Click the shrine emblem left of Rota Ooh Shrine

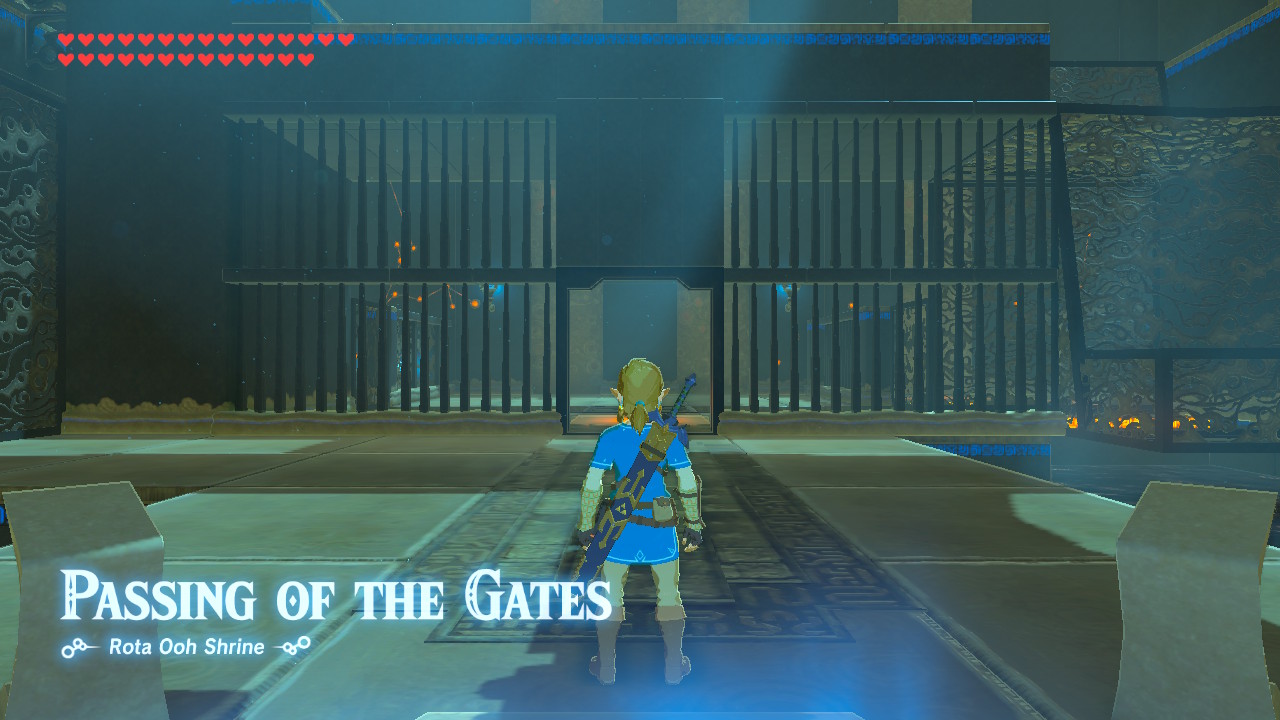[x=72, y=646]
